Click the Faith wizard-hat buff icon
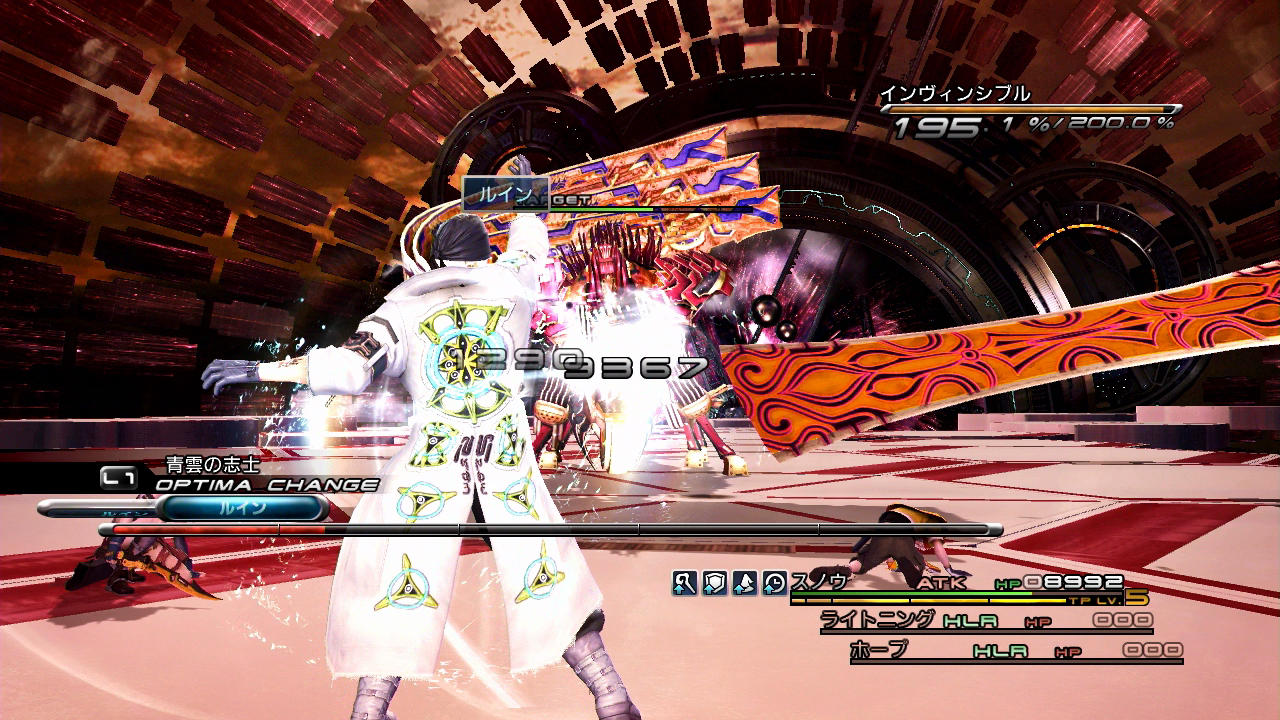Screen dimensions: 1280x720 tap(744, 583)
